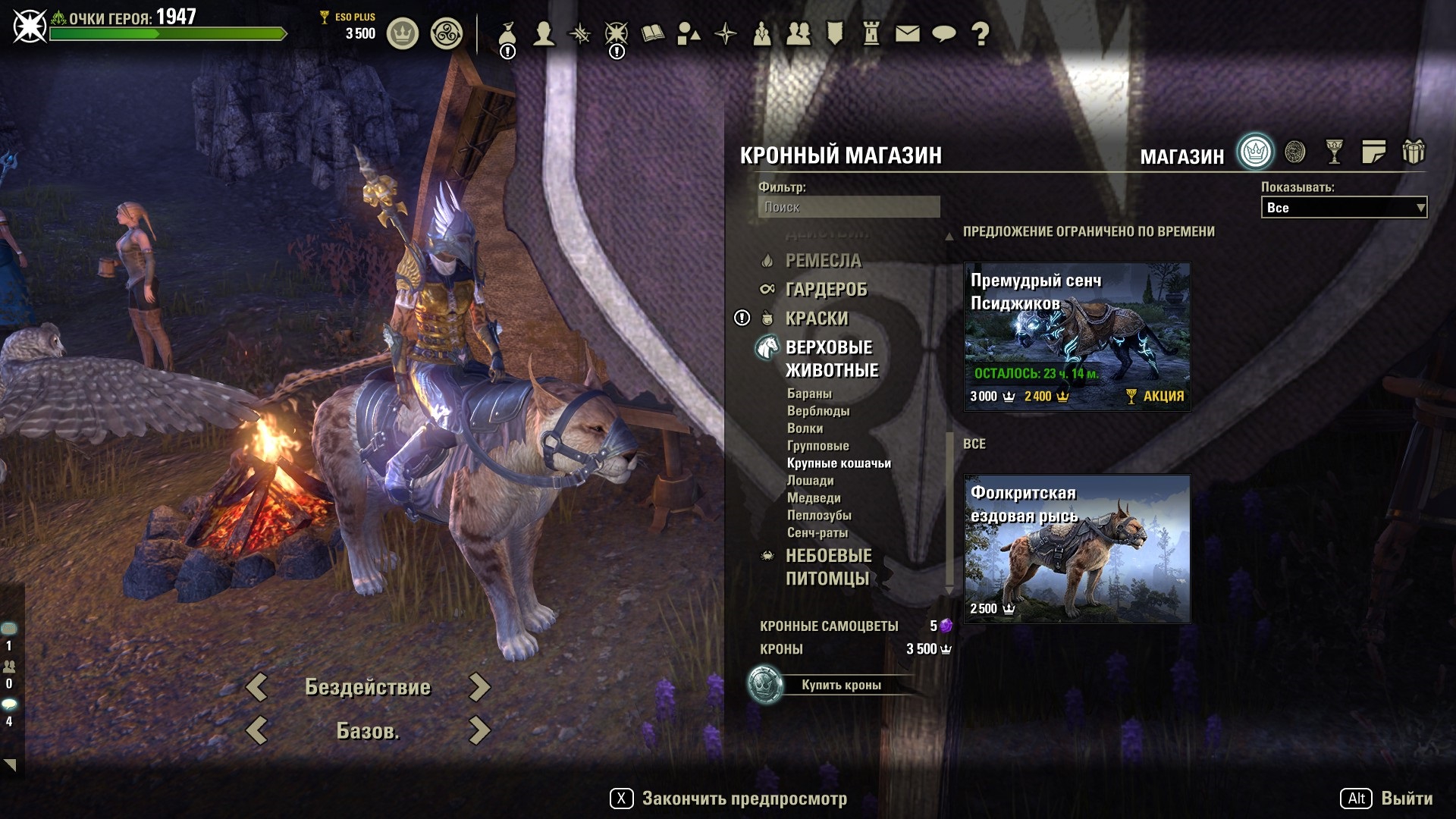Image resolution: width=1456 pixels, height=819 pixels.
Task: Open the gift box tab in crown store
Action: [1413, 152]
